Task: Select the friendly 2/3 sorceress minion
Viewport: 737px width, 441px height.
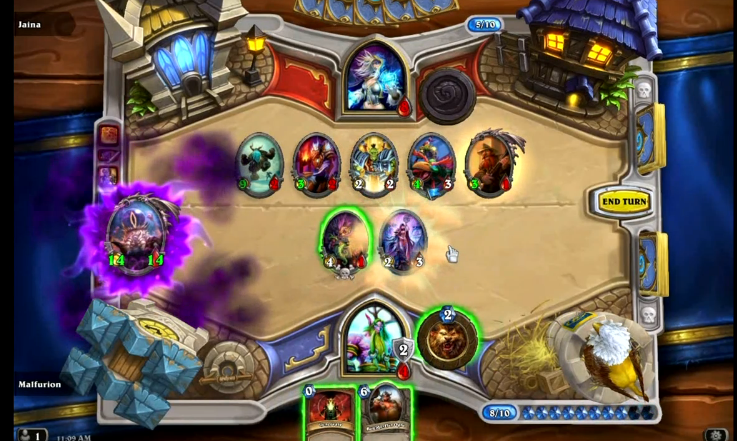Action: (x=404, y=241)
